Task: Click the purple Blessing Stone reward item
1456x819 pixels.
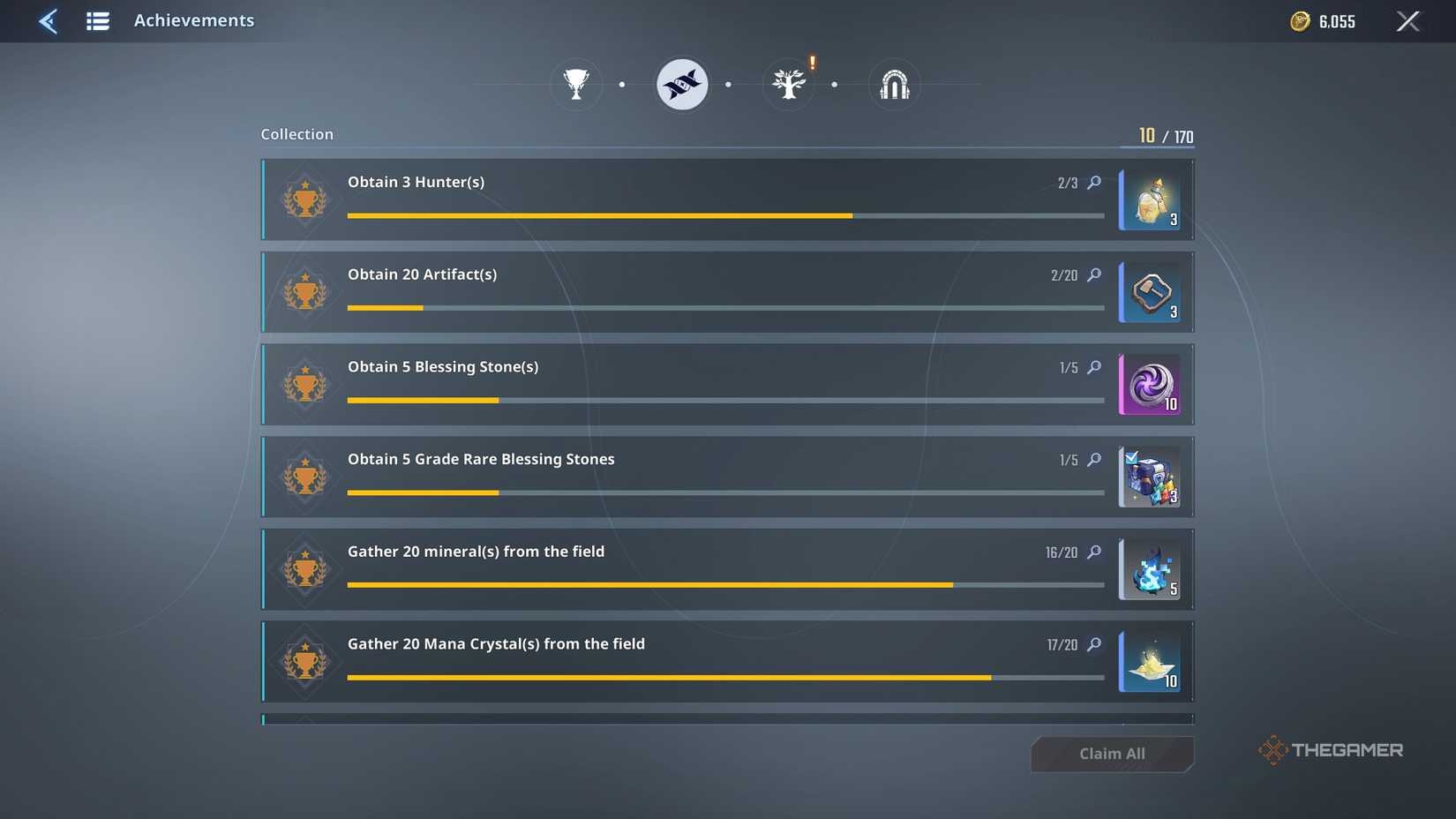Action: coord(1150,385)
